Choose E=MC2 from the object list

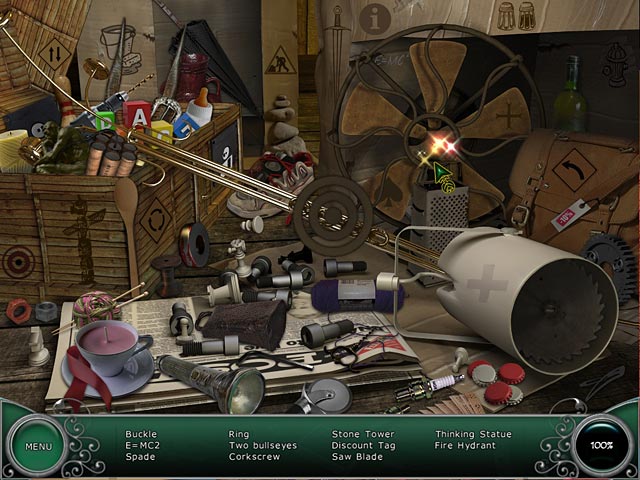(x=143, y=445)
